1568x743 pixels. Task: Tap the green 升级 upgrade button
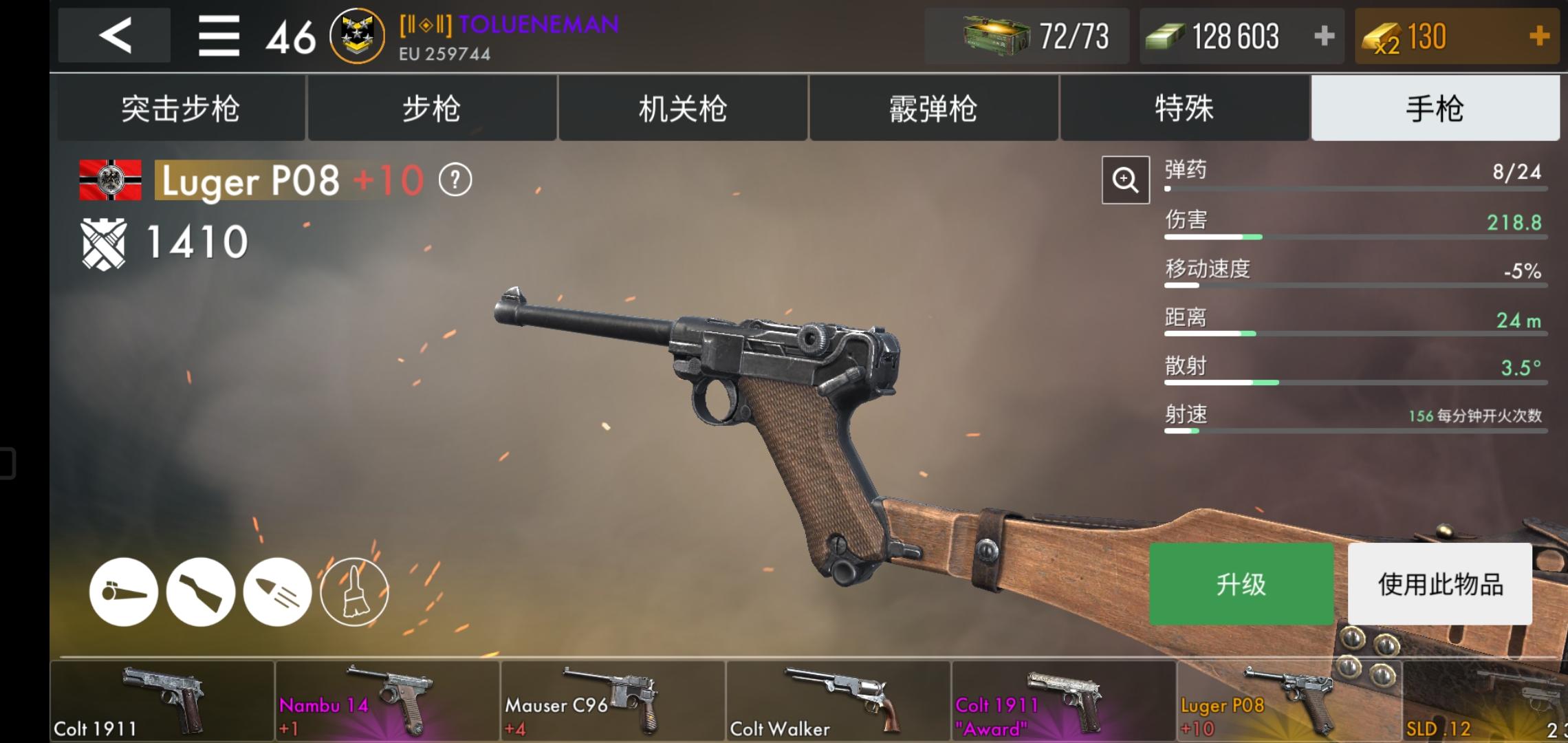click(1241, 584)
